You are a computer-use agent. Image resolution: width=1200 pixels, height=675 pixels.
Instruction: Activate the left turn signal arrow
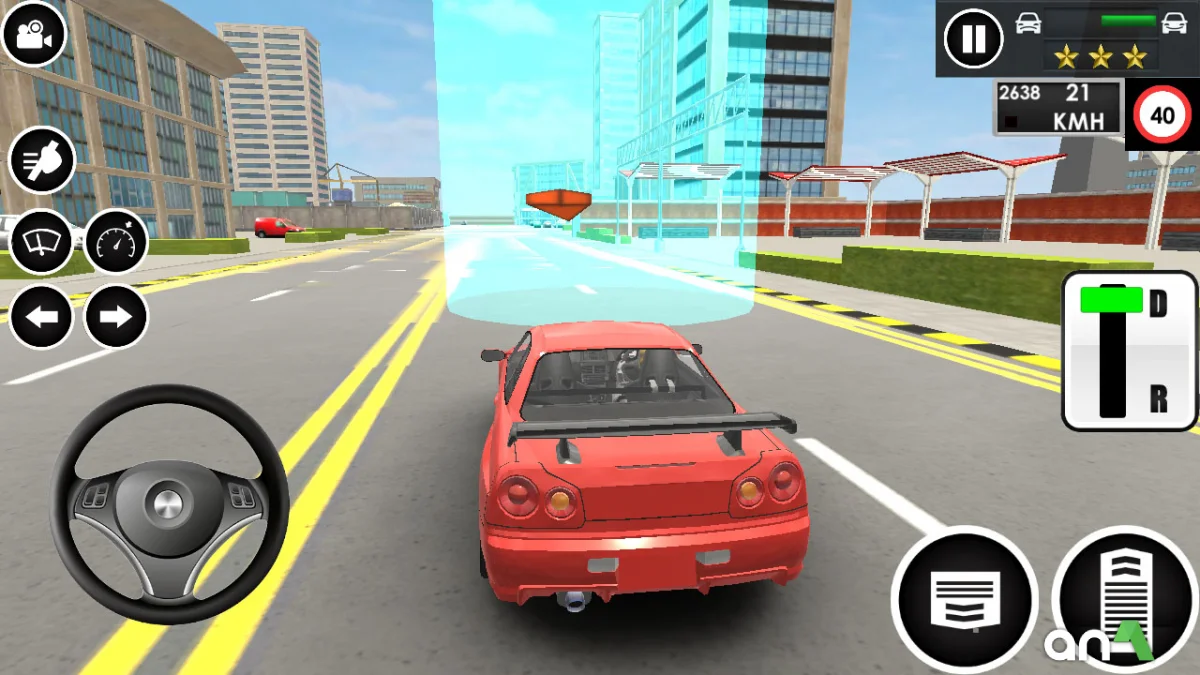[x=42, y=318]
